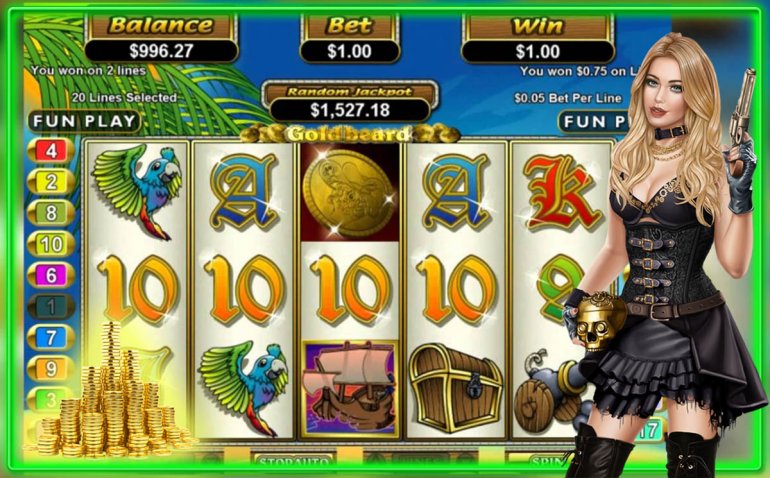The image size is (770, 478).
Task: Activate payline 8 marker
Action: click(x=52, y=212)
